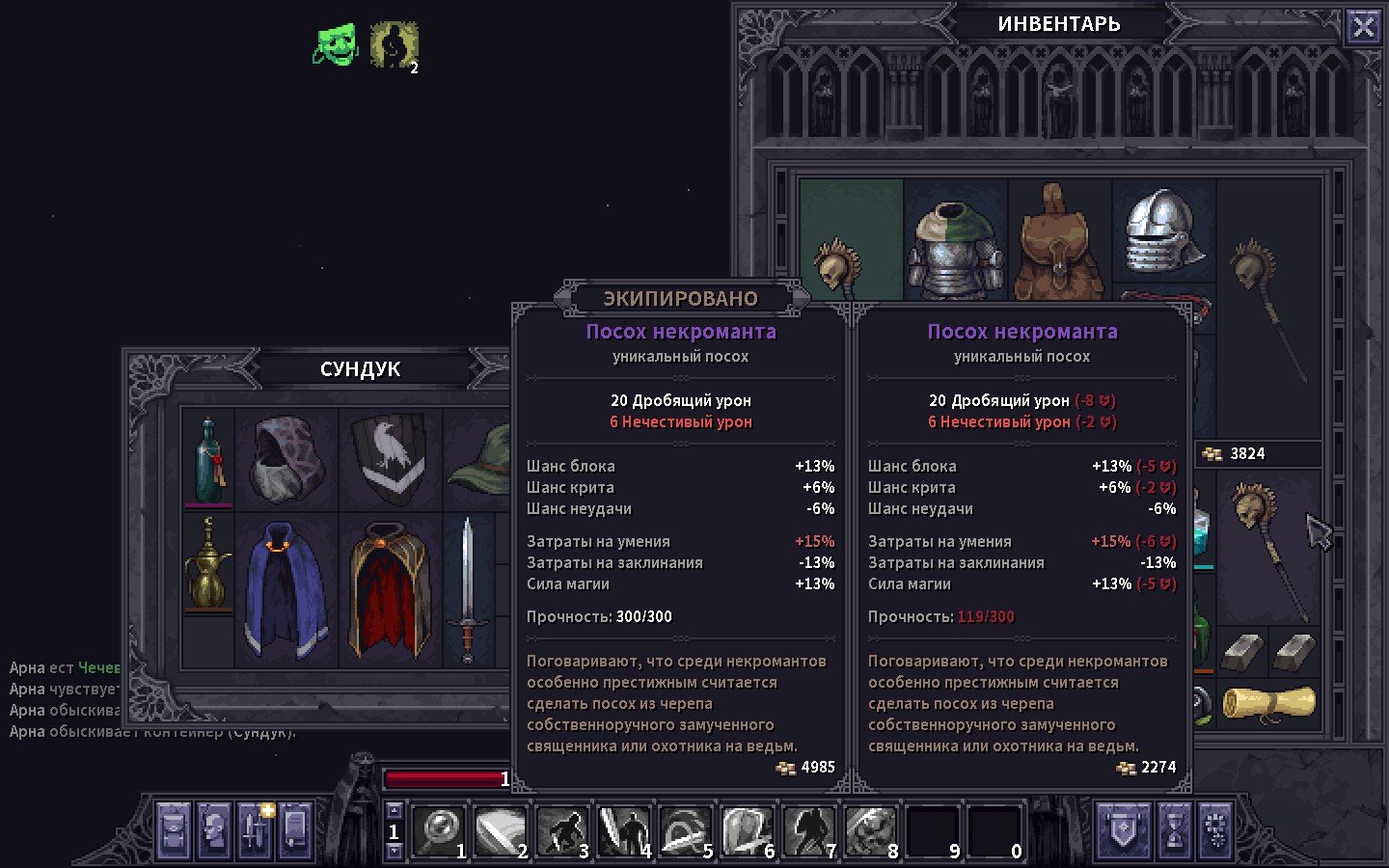Image resolution: width=1389 pixels, height=868 pixels.
Task: Activate the skull skill in hotbar slot 8
Action: (x=870, y=830)
